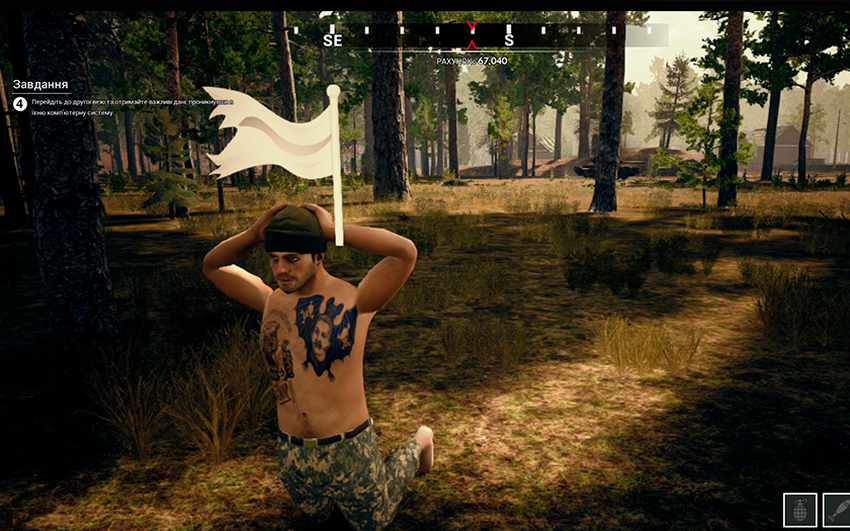This screenshot has height=531, width=850.
Task: Open the Завдання objective tracker
Action: (x=40, y=85)
